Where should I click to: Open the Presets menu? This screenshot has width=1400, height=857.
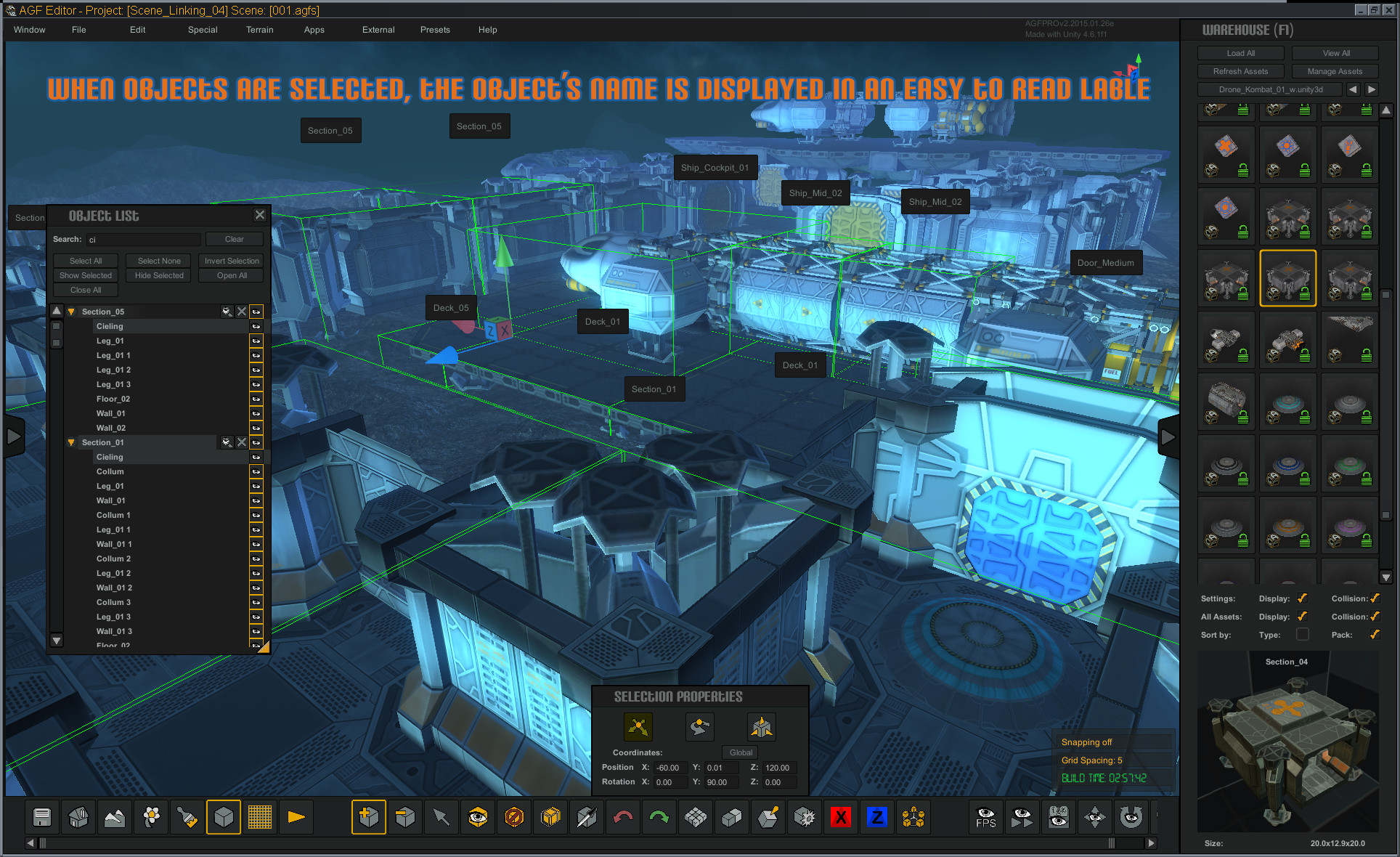435,30
